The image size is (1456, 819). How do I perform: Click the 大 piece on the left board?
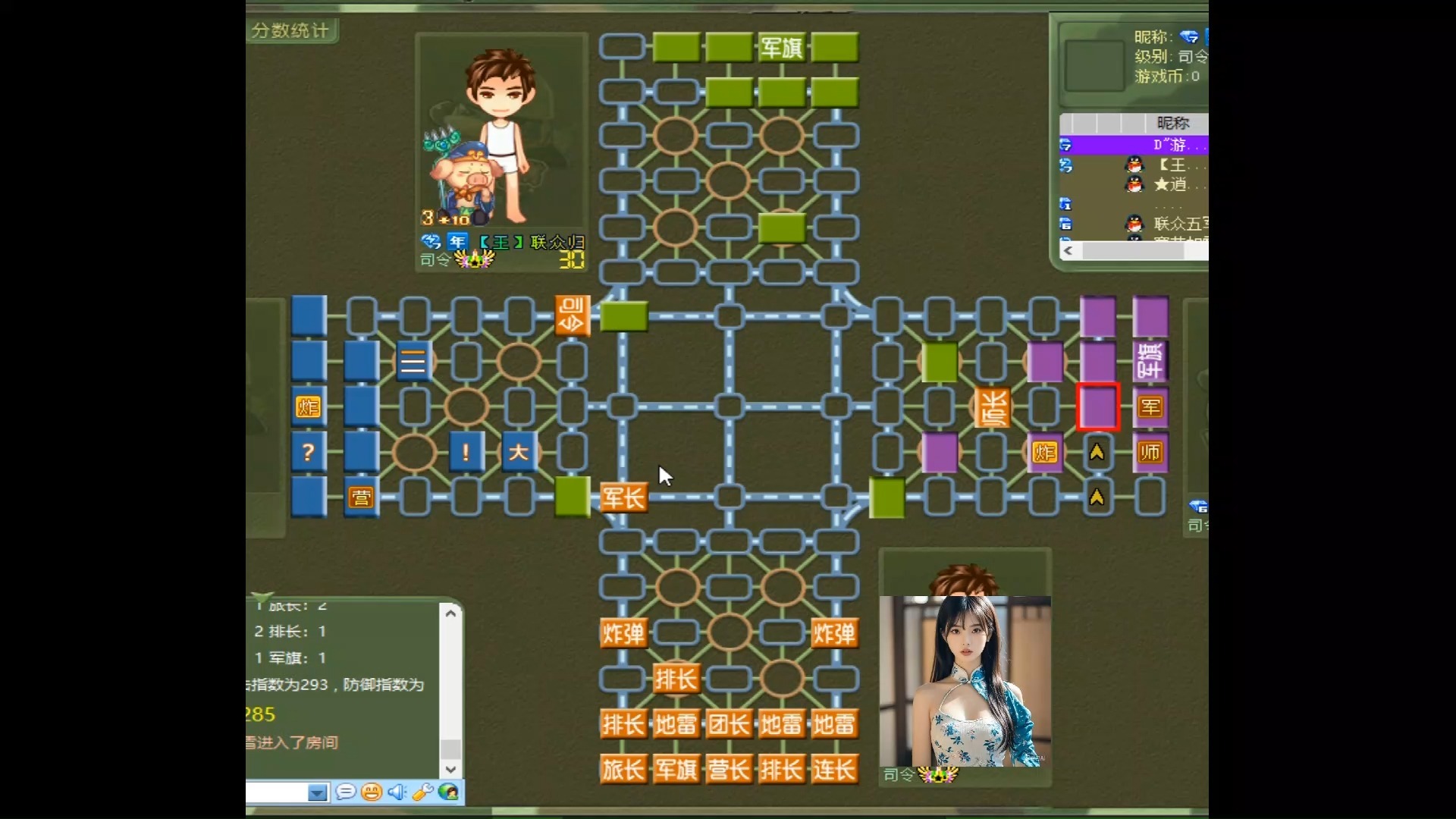tap(519, 451)
